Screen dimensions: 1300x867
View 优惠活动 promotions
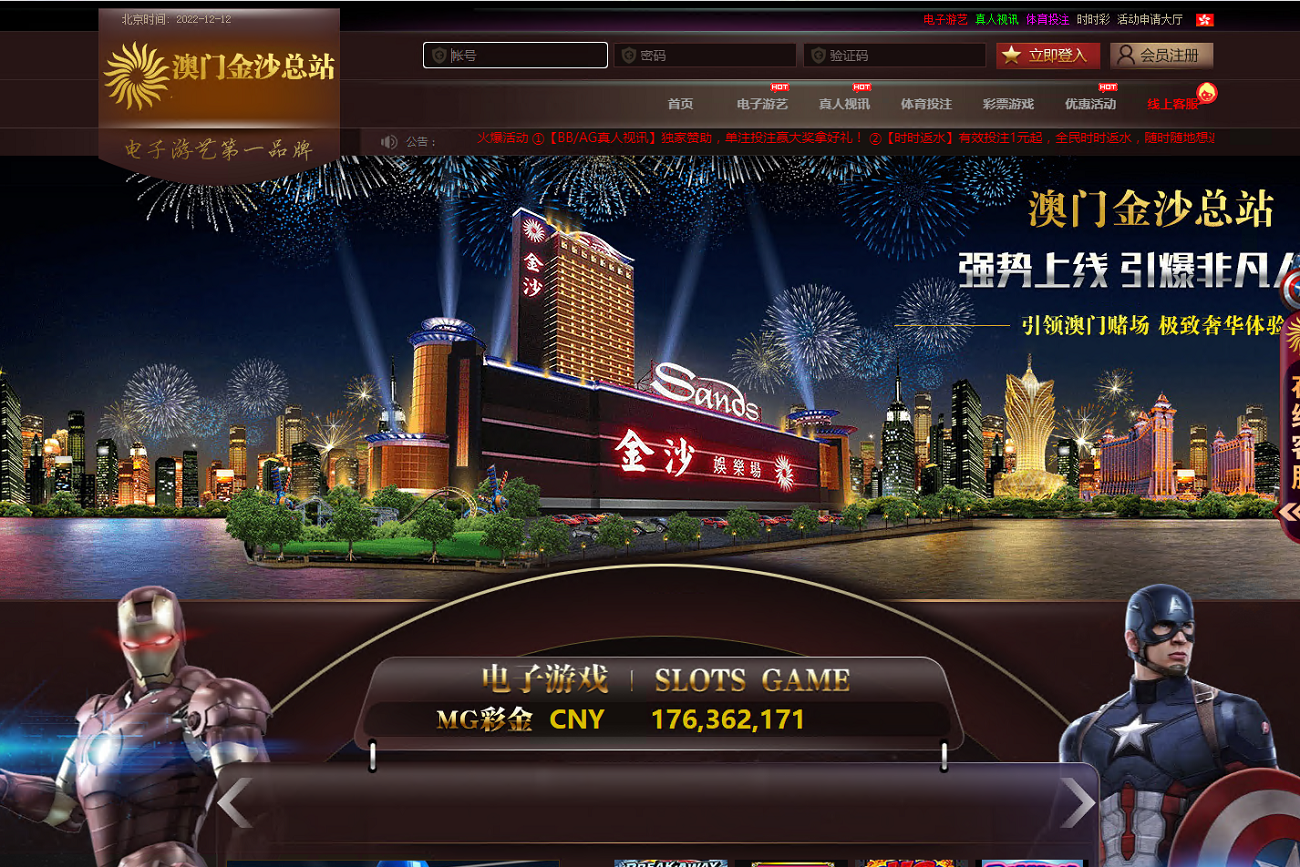[1090, 104]
